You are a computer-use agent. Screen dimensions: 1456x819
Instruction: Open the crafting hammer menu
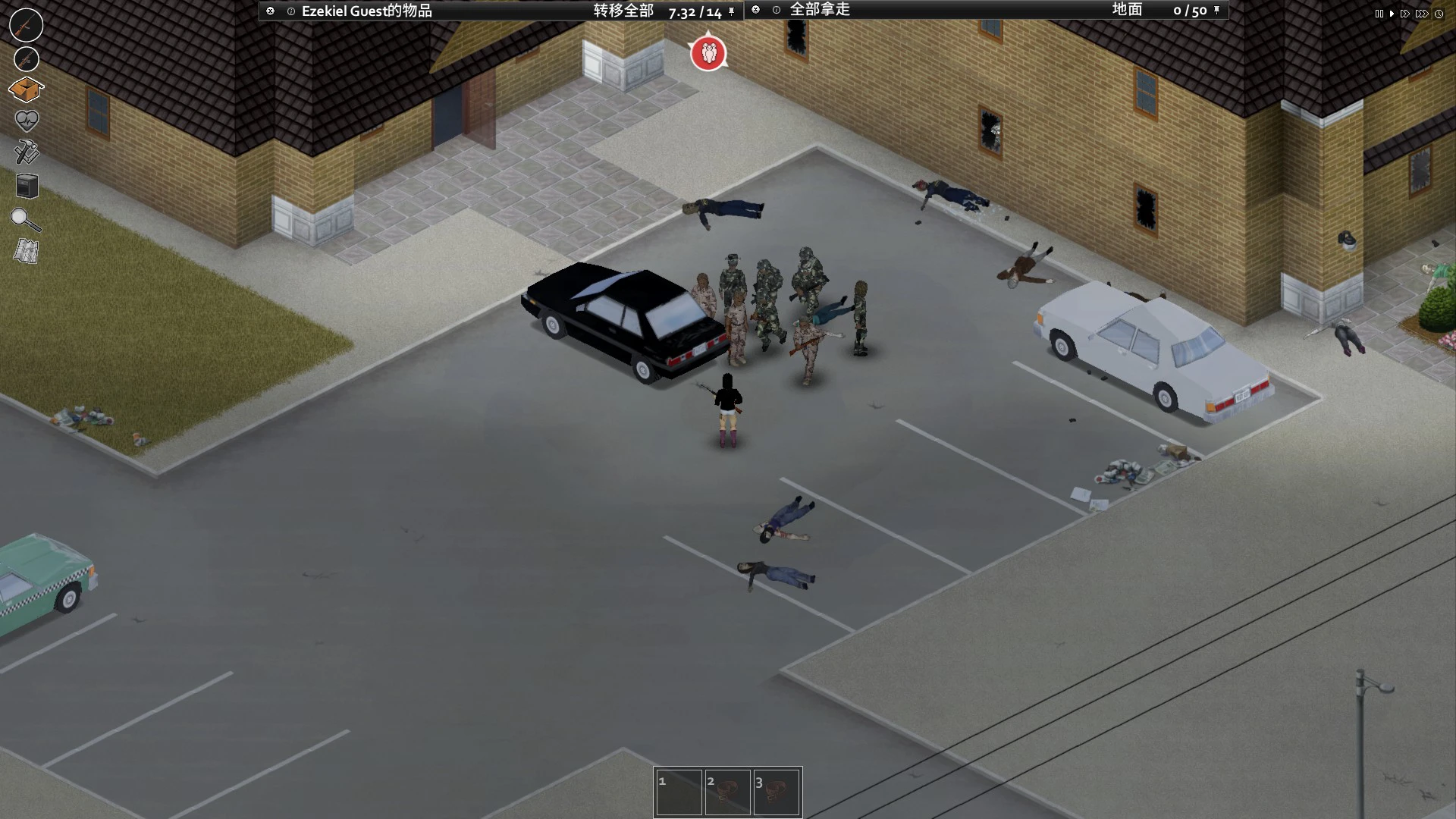[x=26, y=152]
